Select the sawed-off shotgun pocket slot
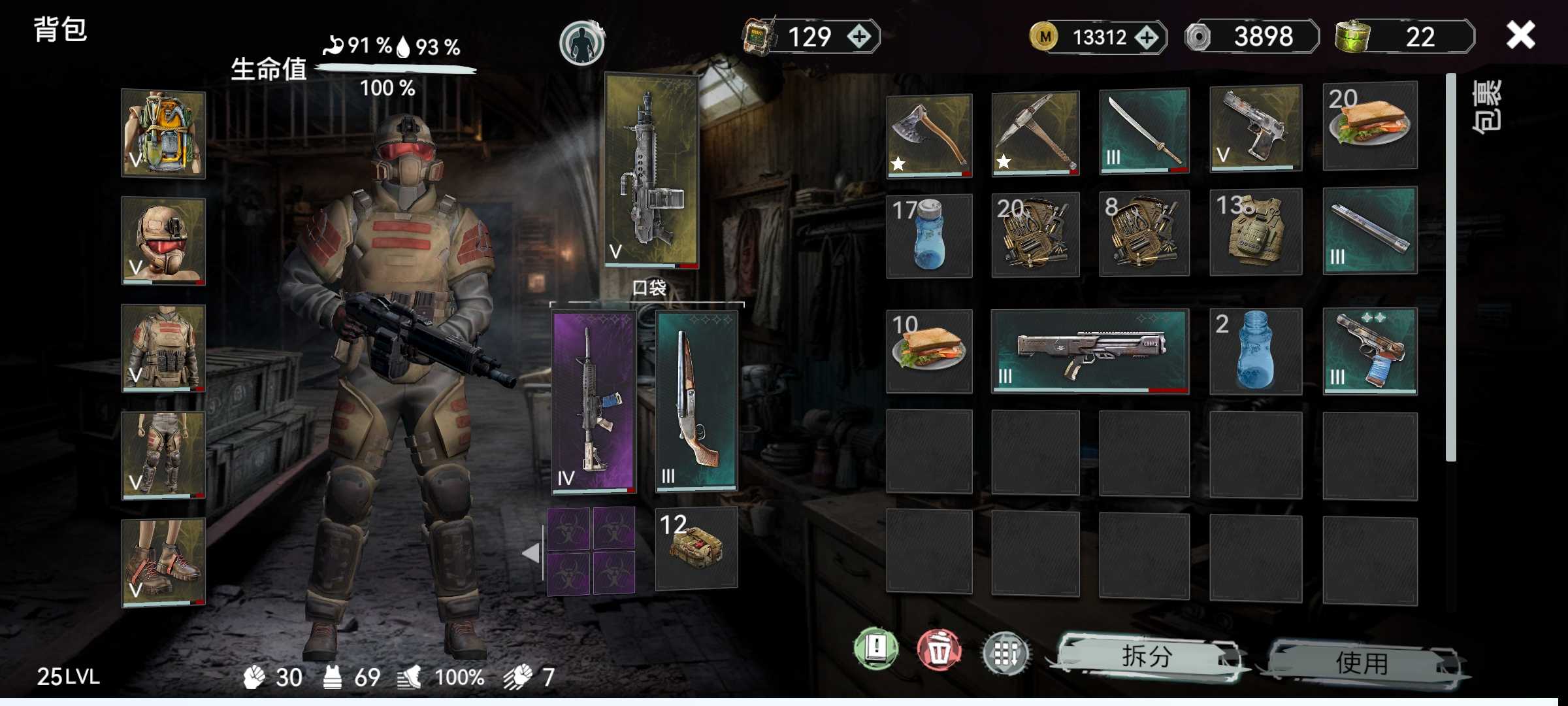 click(x=696, y=401)
